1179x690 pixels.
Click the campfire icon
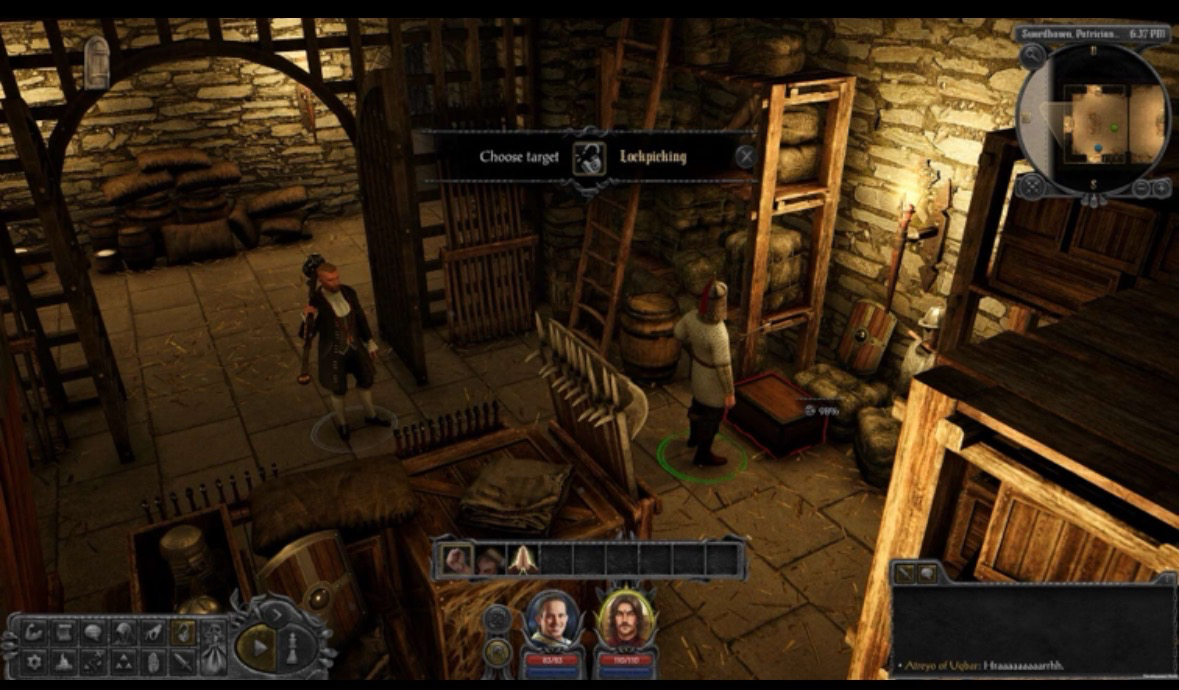[x=64, y=661]
